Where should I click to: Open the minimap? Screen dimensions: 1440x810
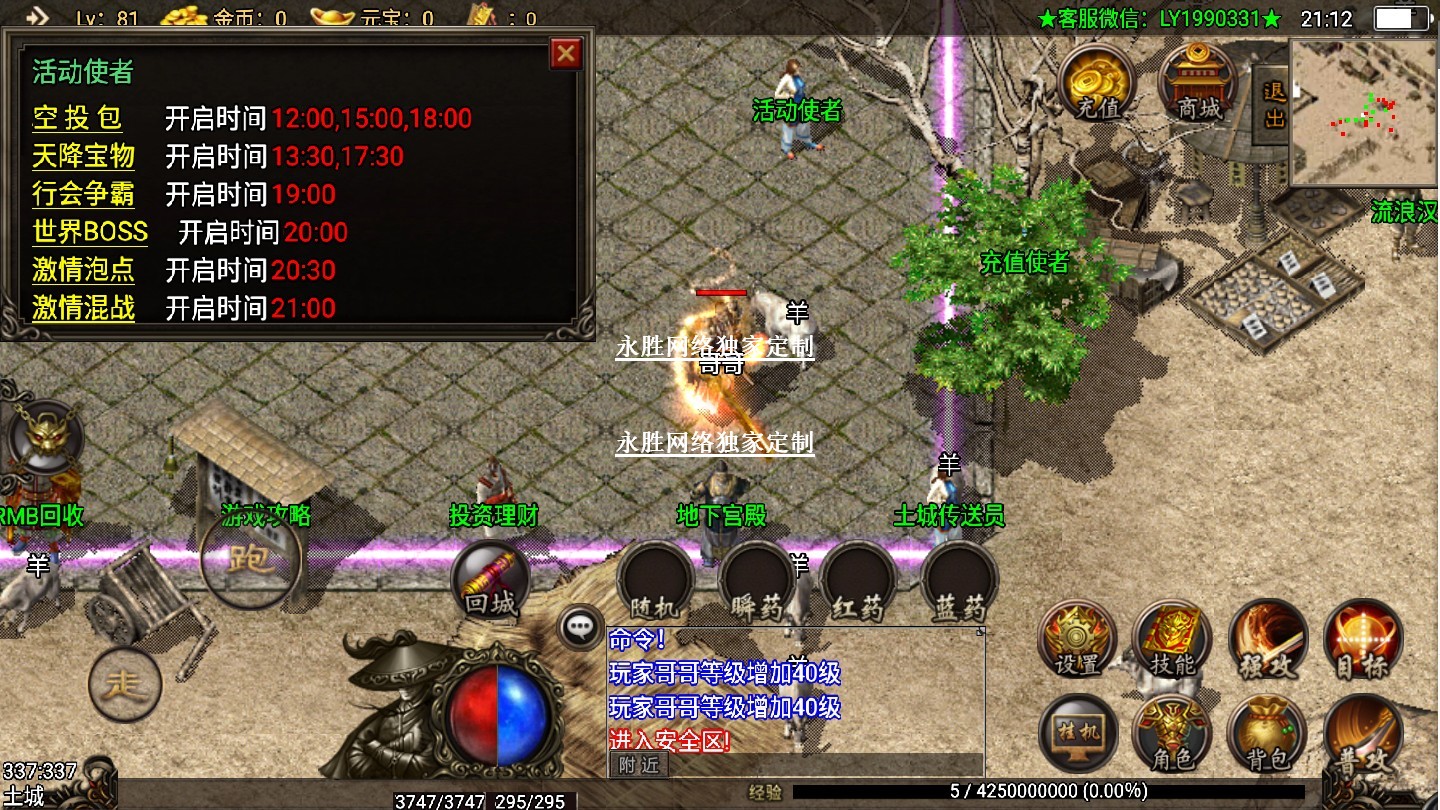pos(1363,112)
